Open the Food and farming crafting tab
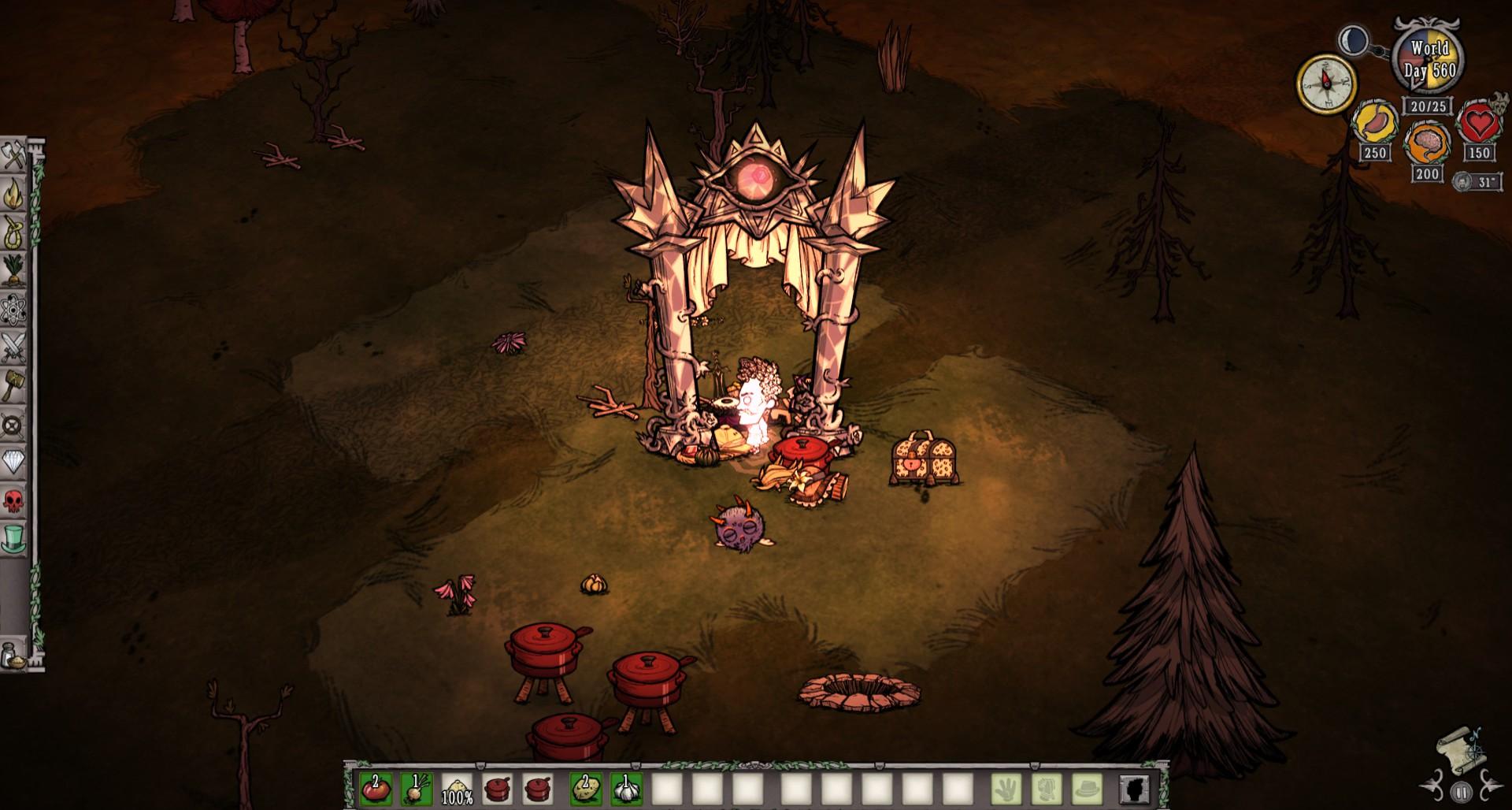 point(13,271)
